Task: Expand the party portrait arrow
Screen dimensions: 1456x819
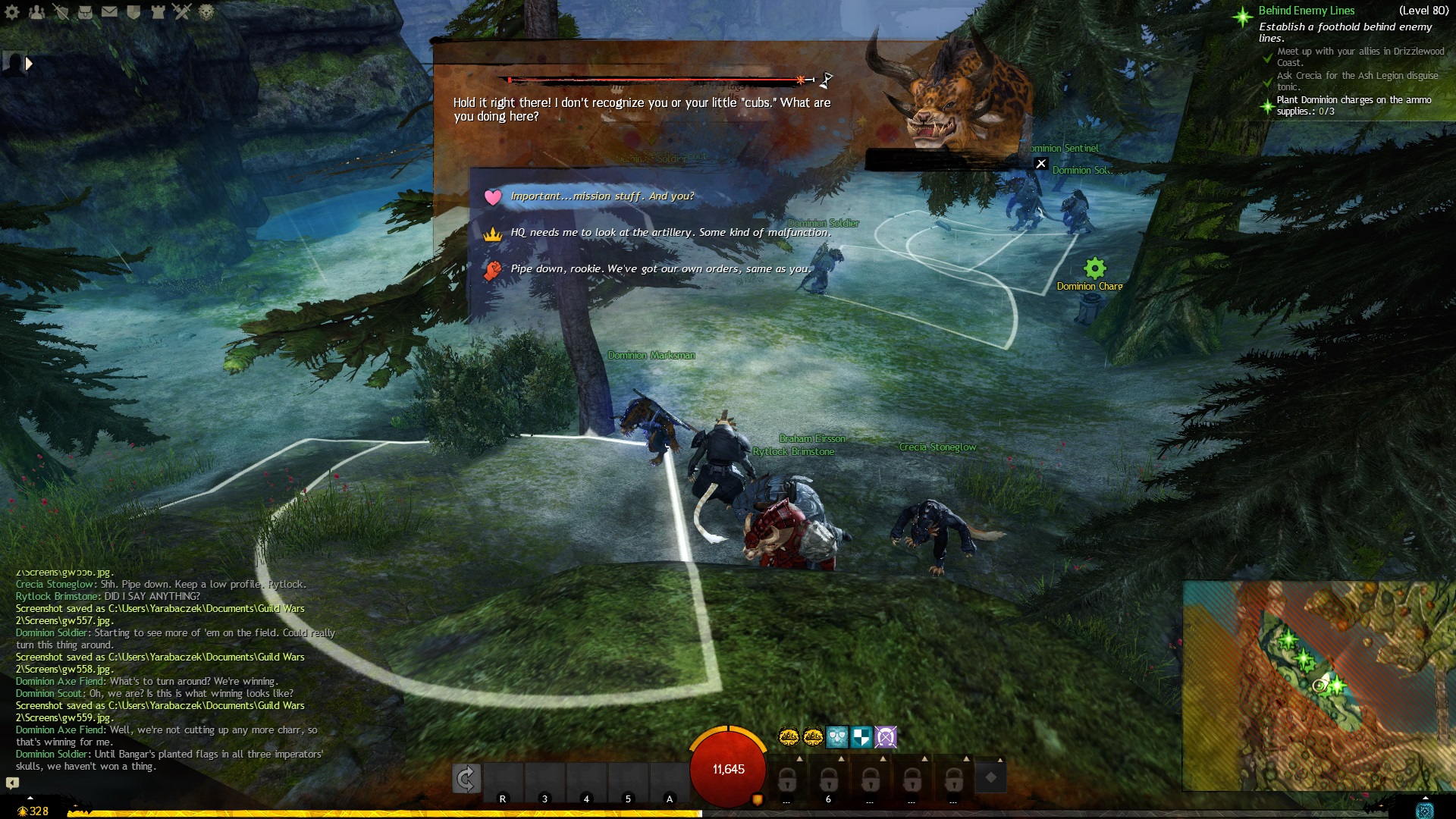Action: [29, 64]
